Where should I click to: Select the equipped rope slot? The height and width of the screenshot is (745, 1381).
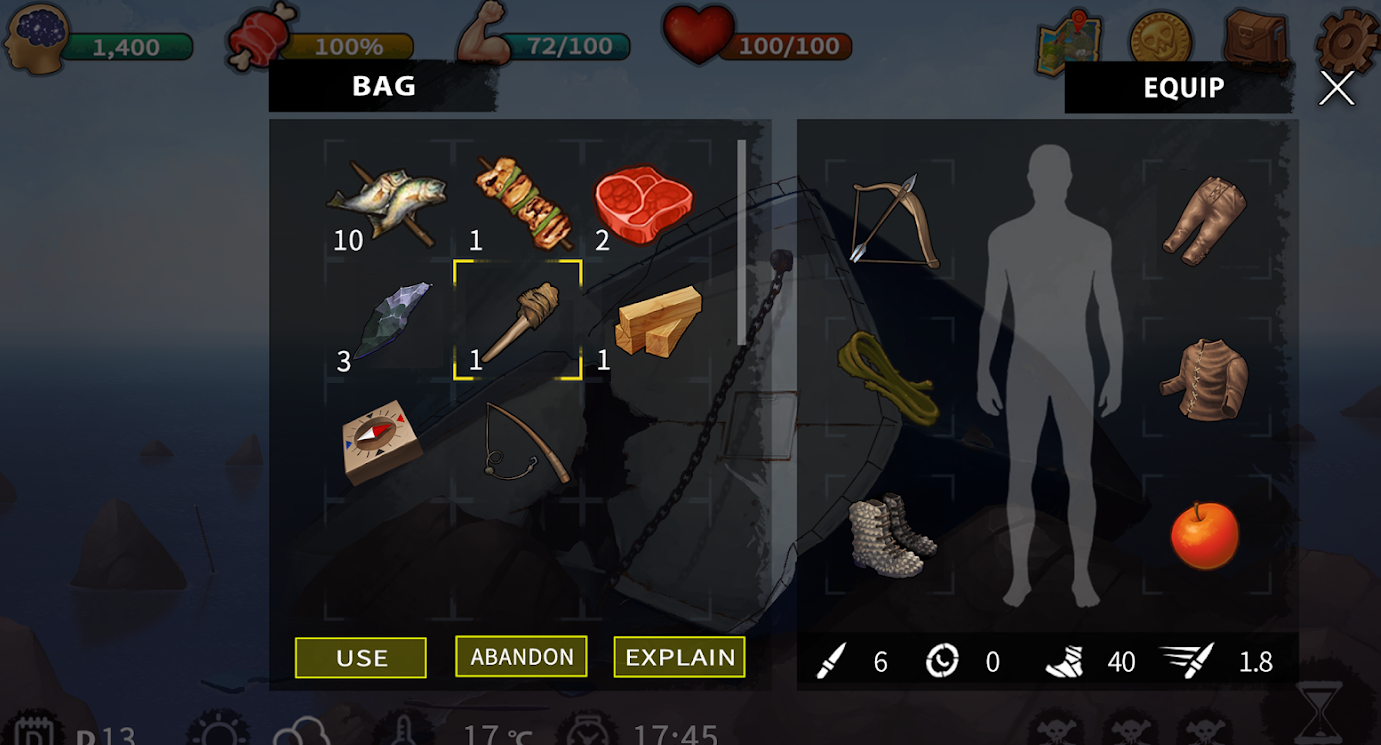888,376
